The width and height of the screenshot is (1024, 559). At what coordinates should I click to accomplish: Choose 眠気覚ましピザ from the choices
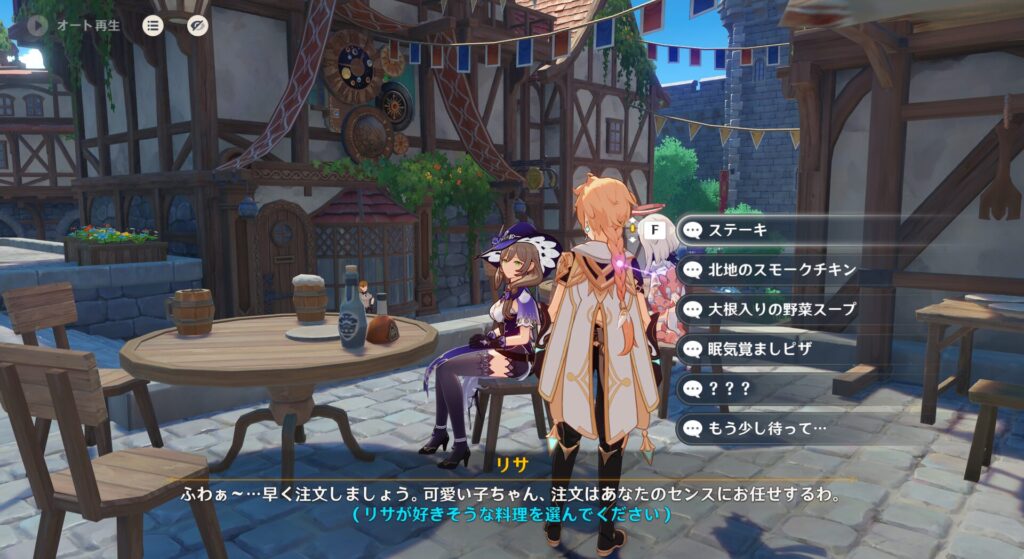click(x=765, y=349)
